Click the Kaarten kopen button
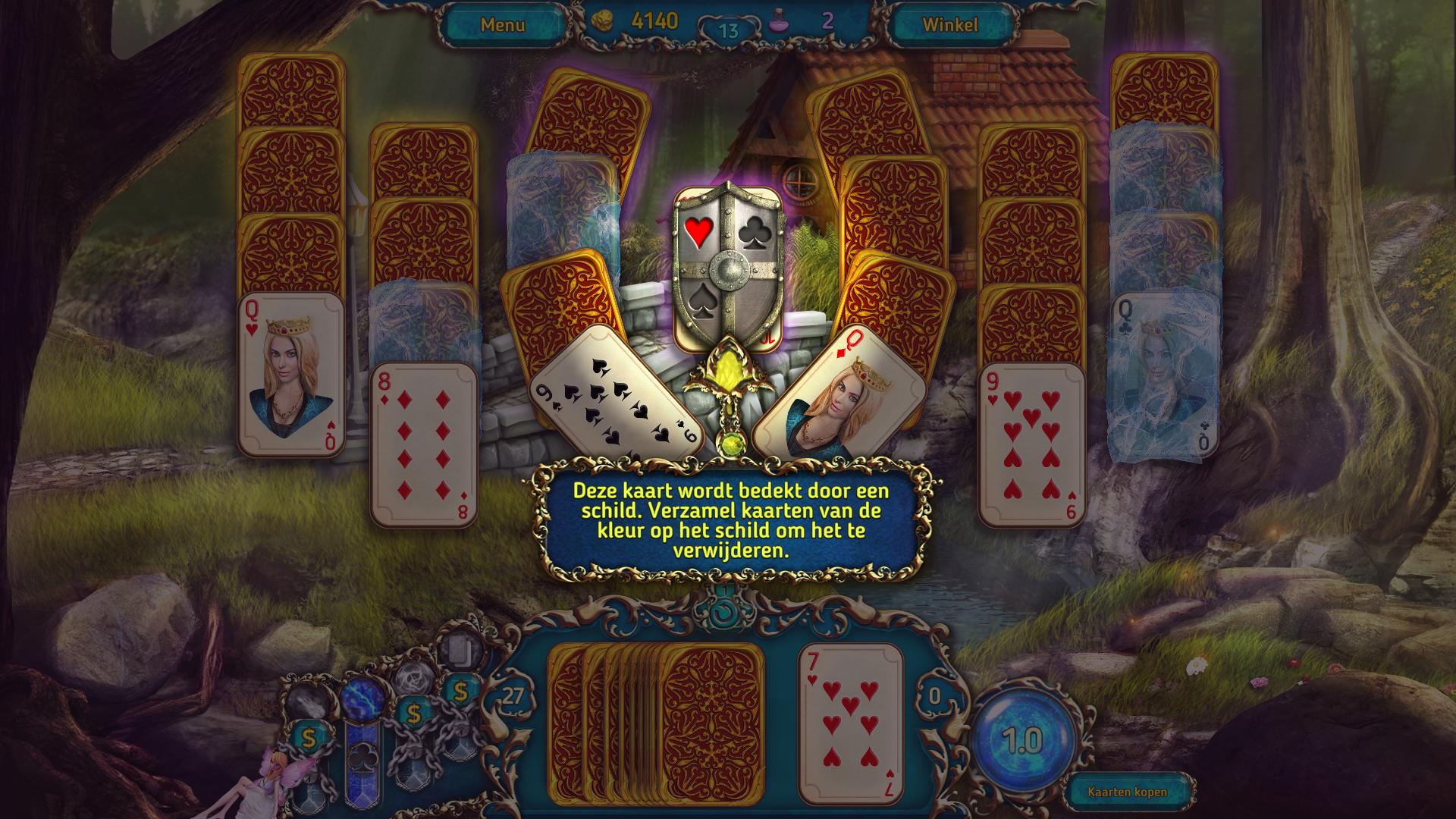The image size is (1456, 819). (x=1127, y=792)
